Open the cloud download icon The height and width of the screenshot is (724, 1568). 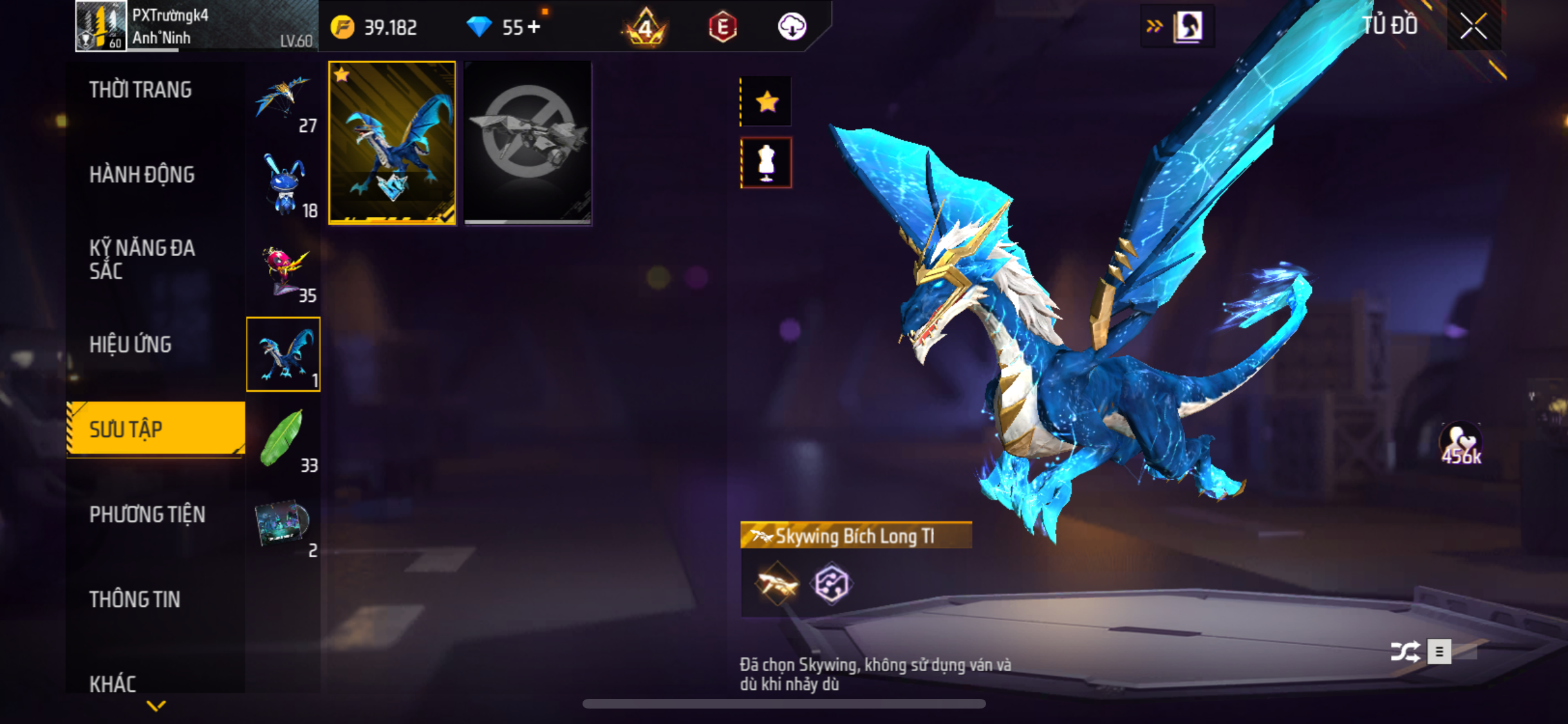pyautogui.click(x=792, y=27)
